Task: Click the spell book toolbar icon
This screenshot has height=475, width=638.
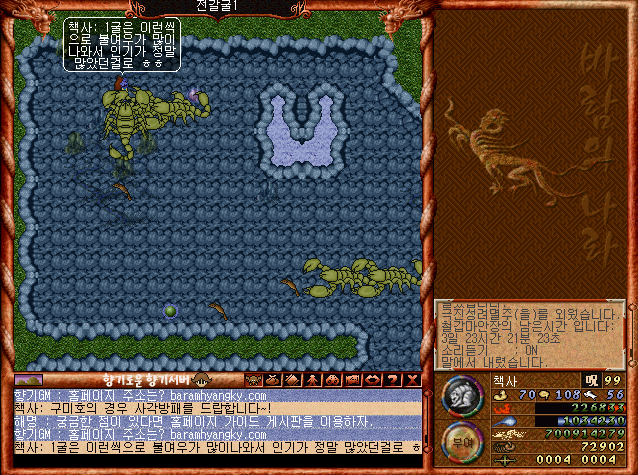Action: 293,380
